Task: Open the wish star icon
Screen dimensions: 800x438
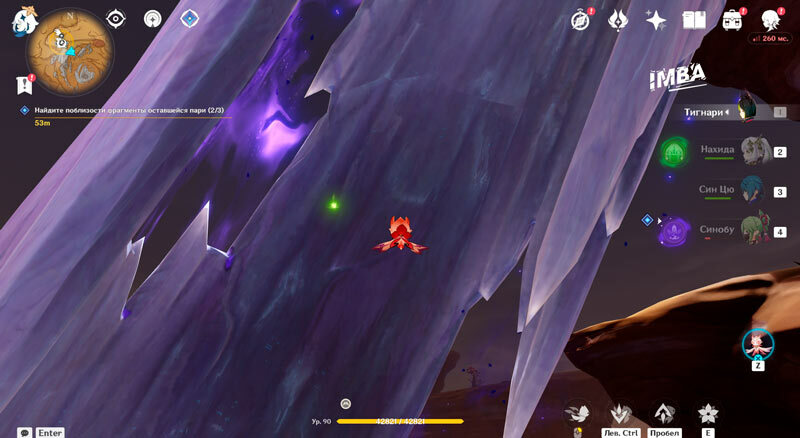Action: click(x=656, y=20)
